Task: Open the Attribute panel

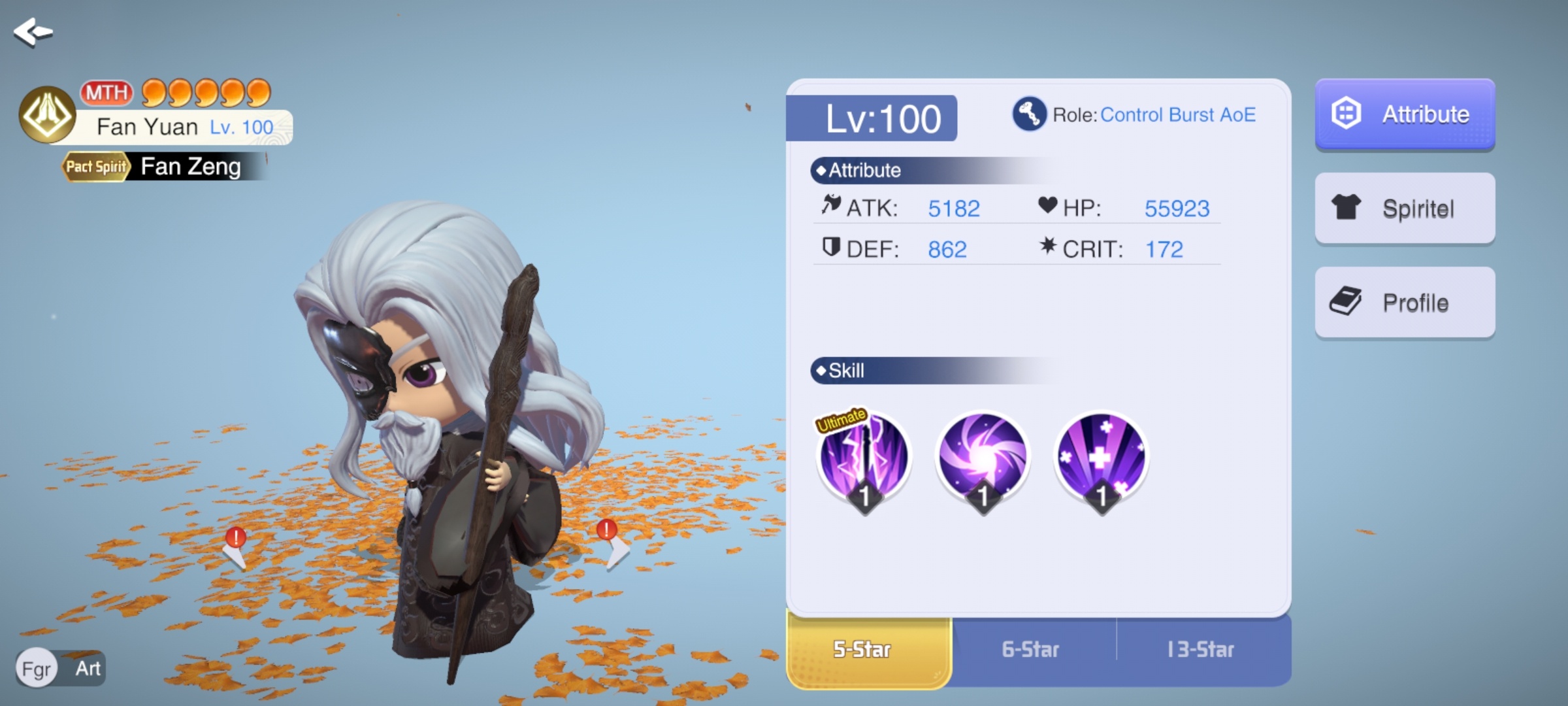Action: (x=1405, y=114)
